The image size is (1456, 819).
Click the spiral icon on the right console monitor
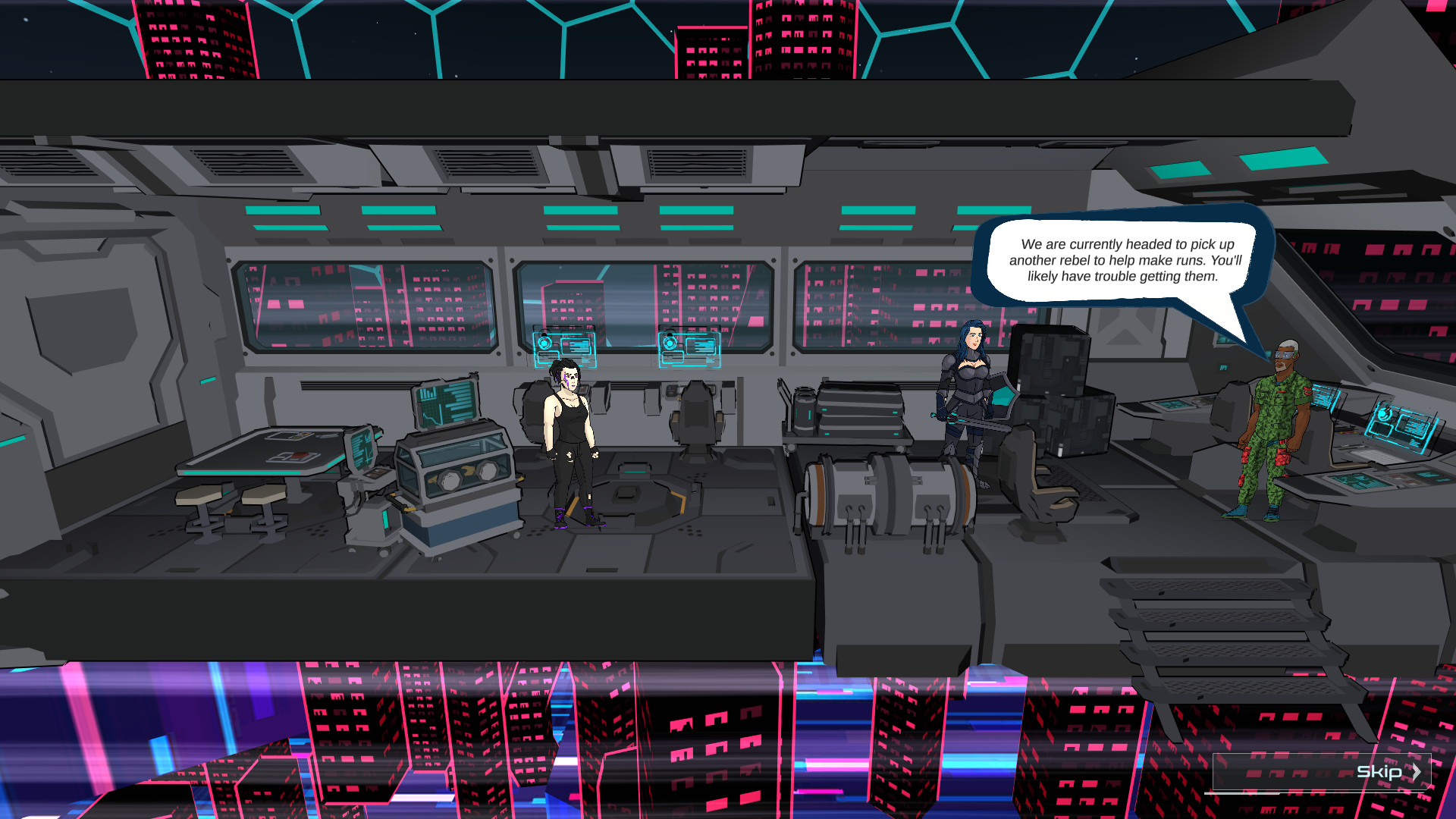click(x=1385, y=414)
